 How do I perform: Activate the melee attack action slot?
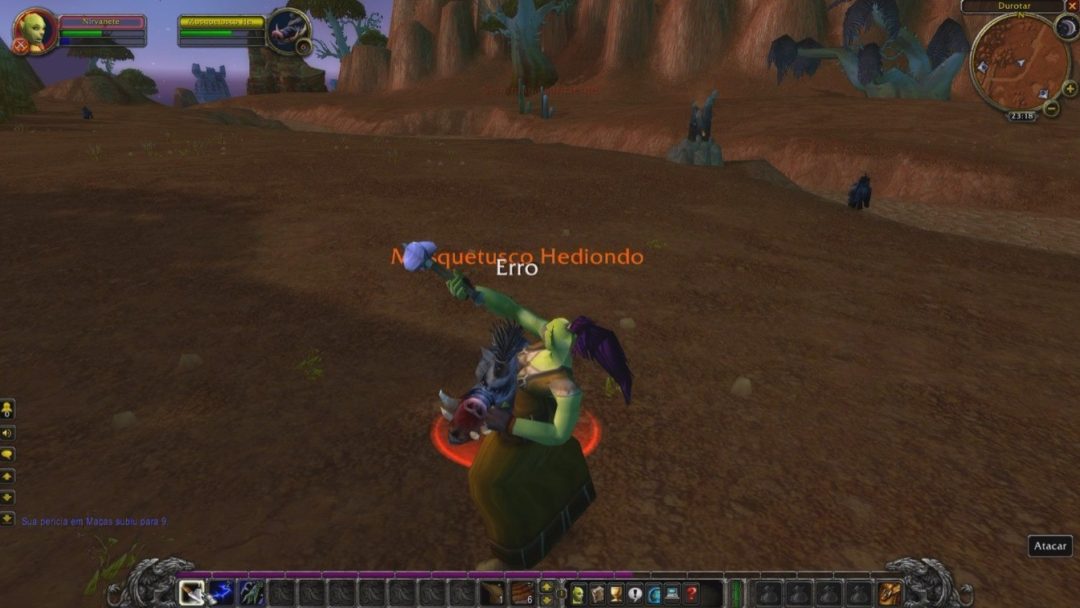[x=191, y=593]
